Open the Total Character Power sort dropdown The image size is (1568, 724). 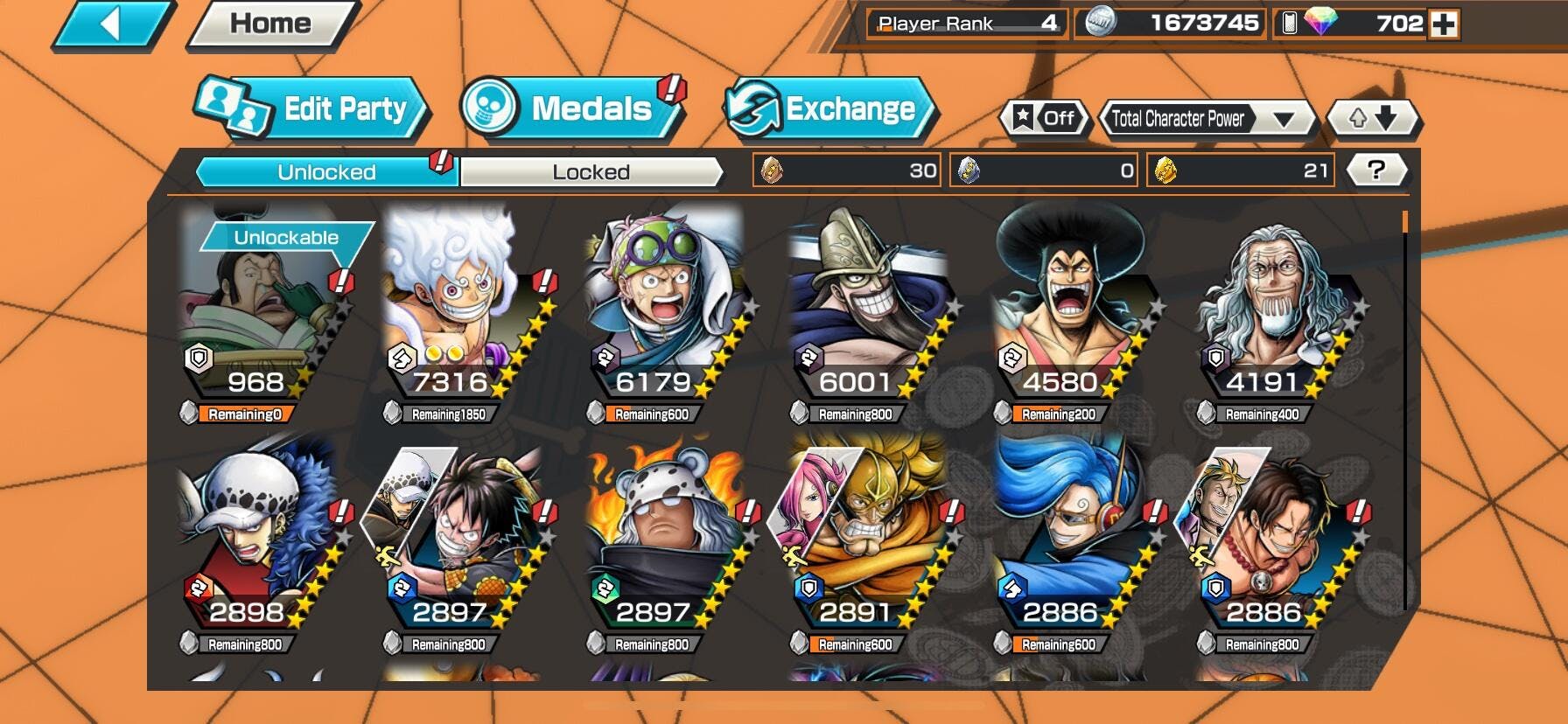[1206, 119]
